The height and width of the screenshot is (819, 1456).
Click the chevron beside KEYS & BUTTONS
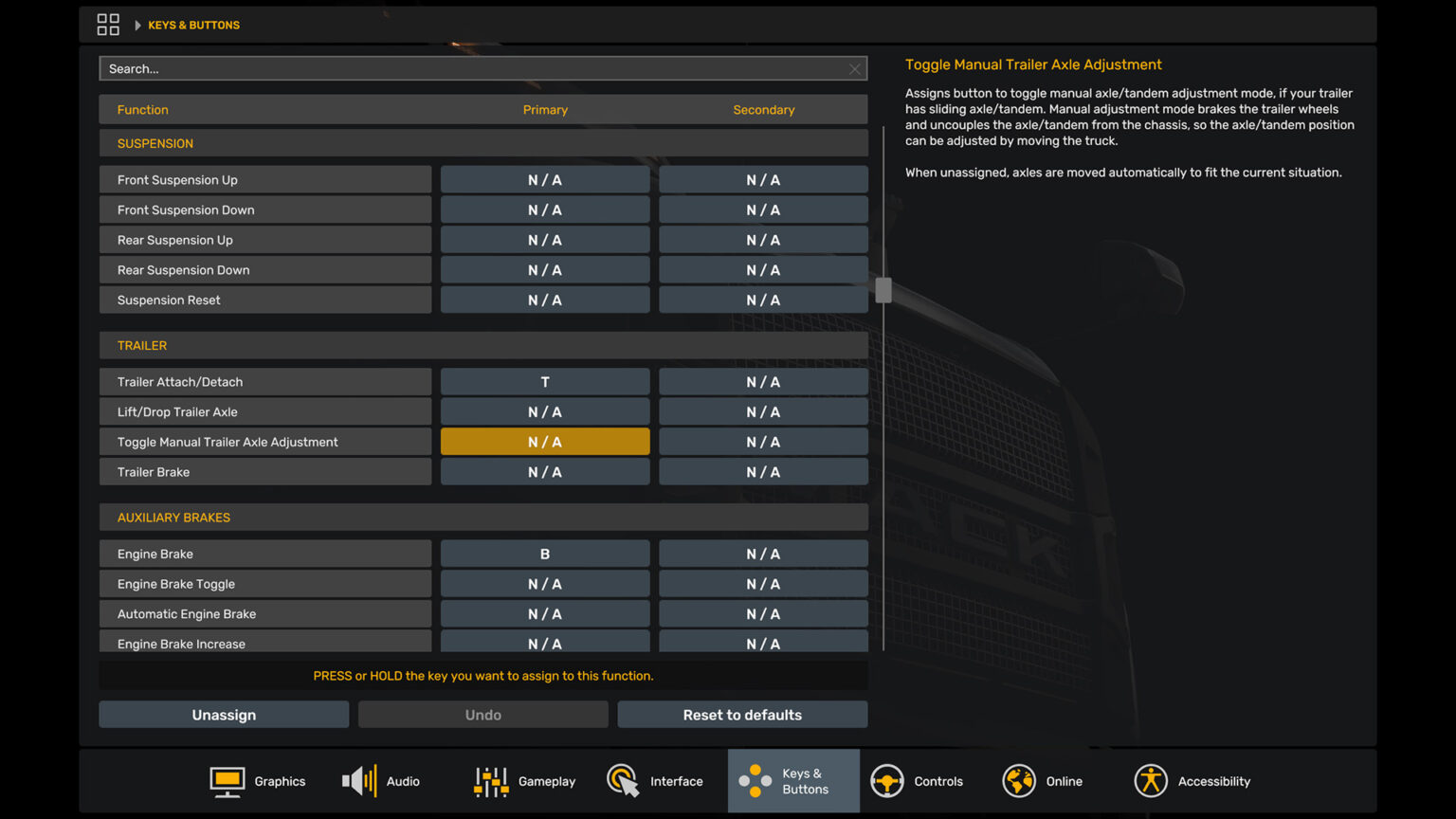138,25
